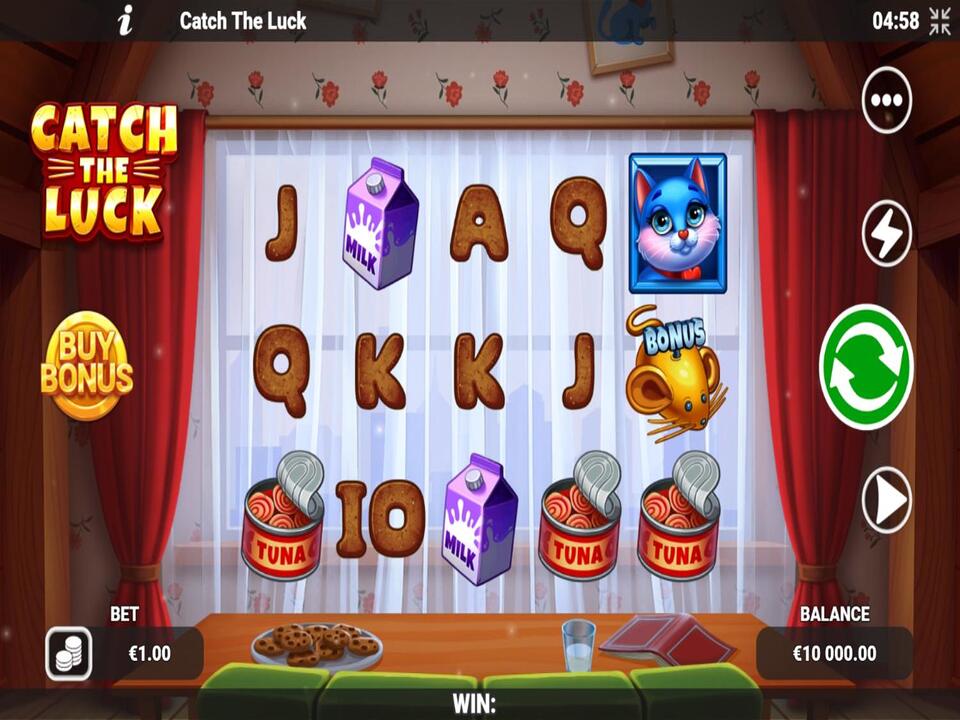Show game info via the i icon
This screenshot has height=720, width=960.
point(125,20)
